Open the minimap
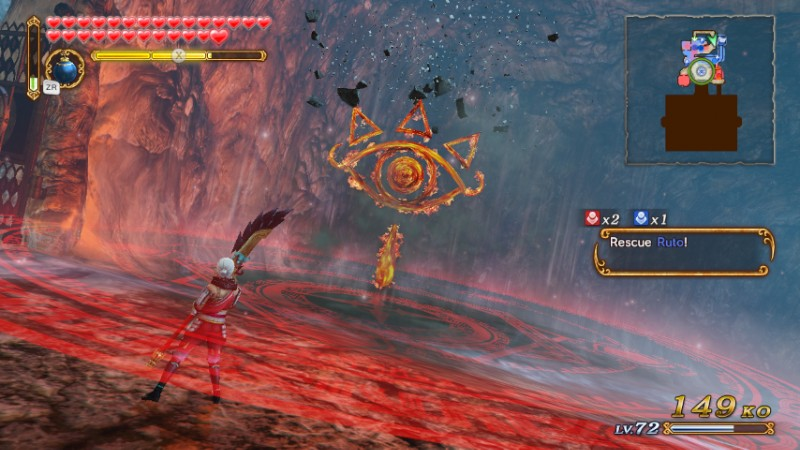This screenshot has width=800, height=450. tap(700, 90)
